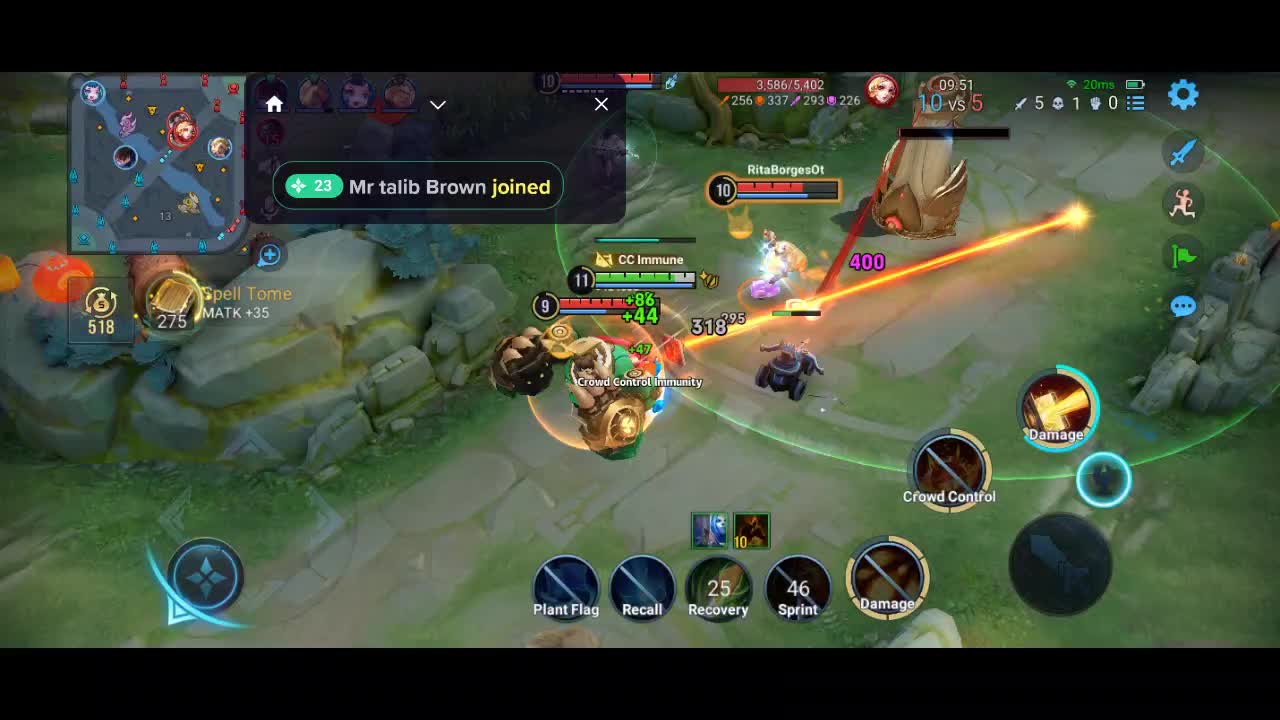Image resolution: width=1280 pixels, height=720 pixels.
Task: Cast the bottom Damage skill
Action: point(887,576)
